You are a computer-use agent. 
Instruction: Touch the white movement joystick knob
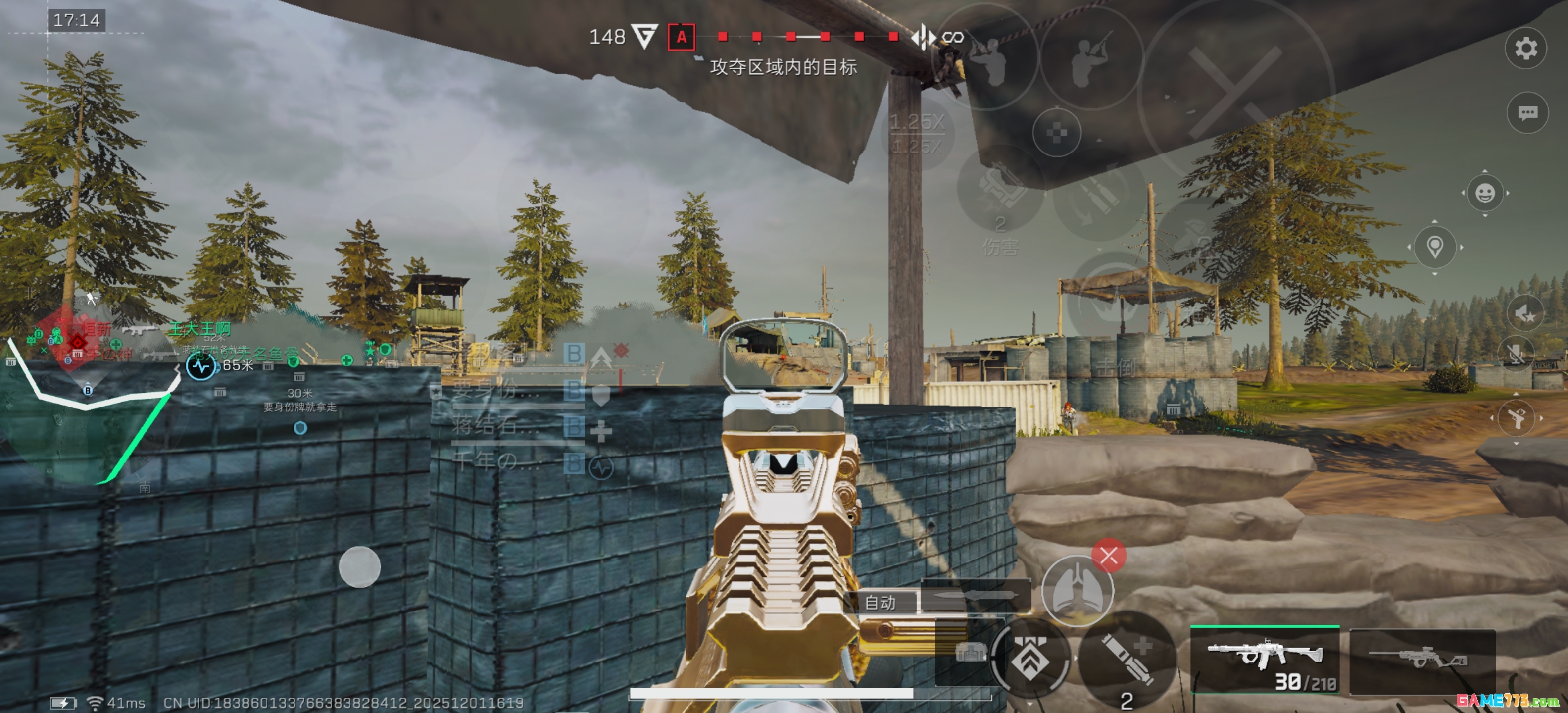tap(359, 567)
